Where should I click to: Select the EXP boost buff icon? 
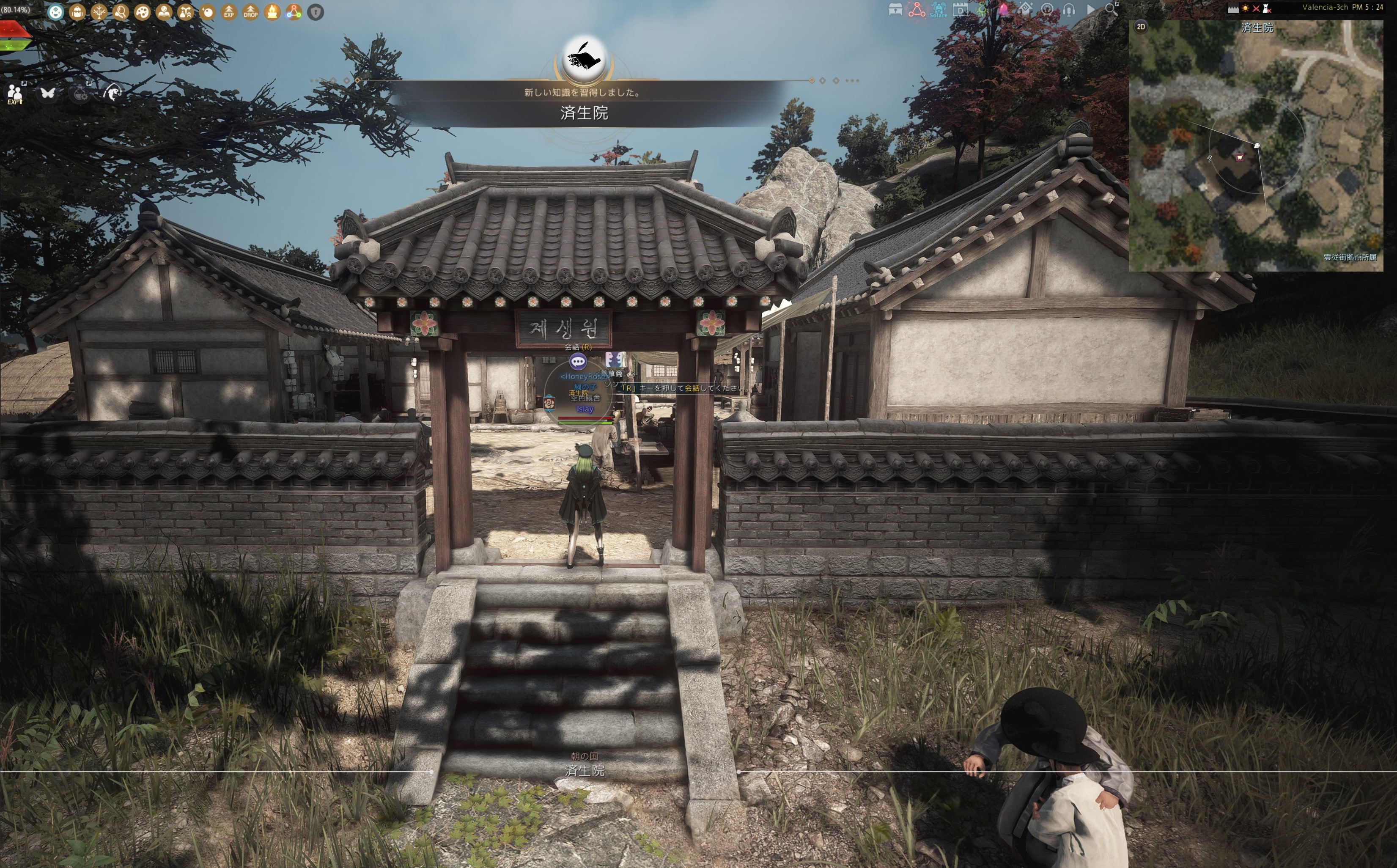229,12
